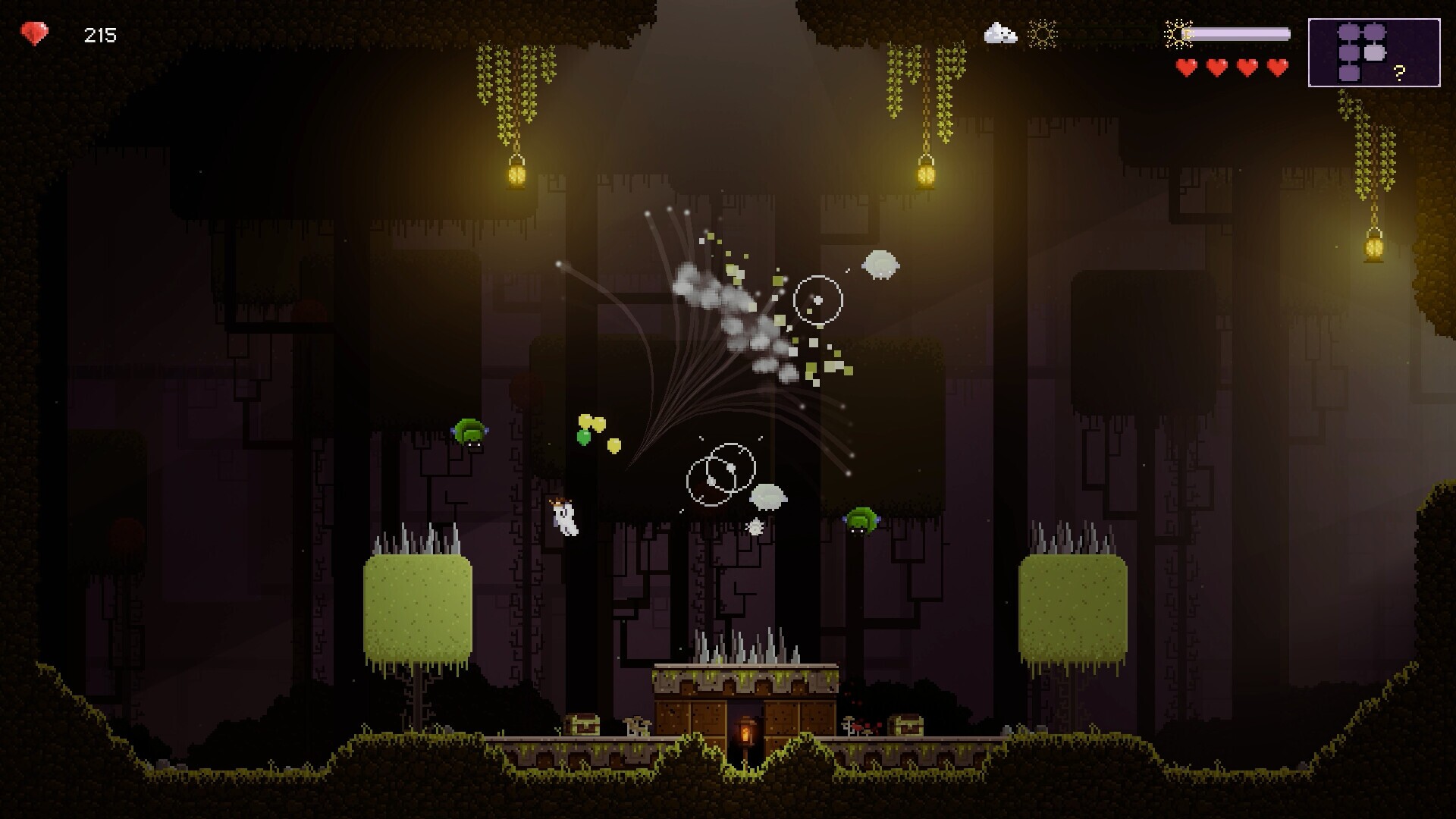Click the last red heart in the health row
Screen dimensions: 1456x819
pyautogui.click(x=1278, y=67)
